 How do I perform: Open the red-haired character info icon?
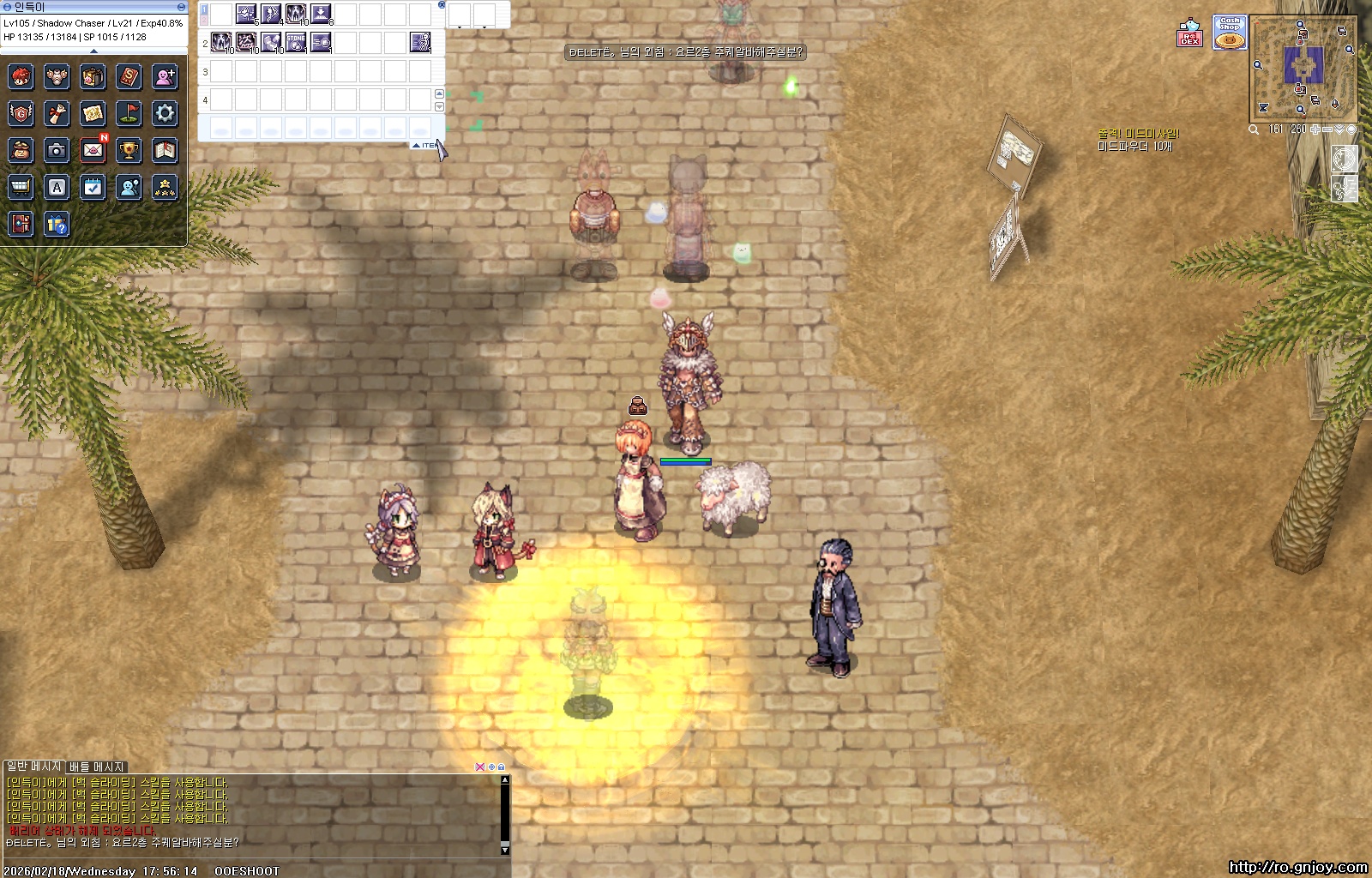point(21,76)
